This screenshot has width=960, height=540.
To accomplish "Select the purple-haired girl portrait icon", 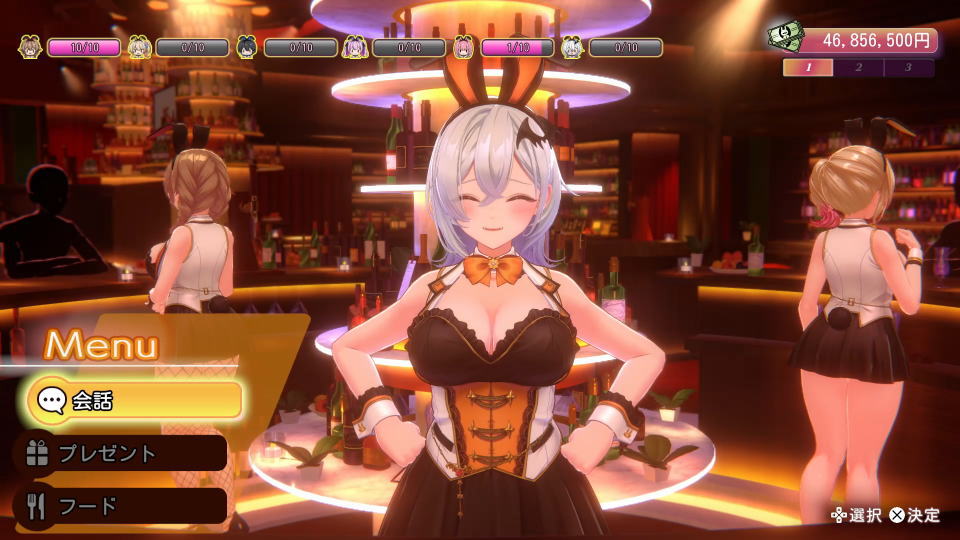I will [x=355, y=46].
